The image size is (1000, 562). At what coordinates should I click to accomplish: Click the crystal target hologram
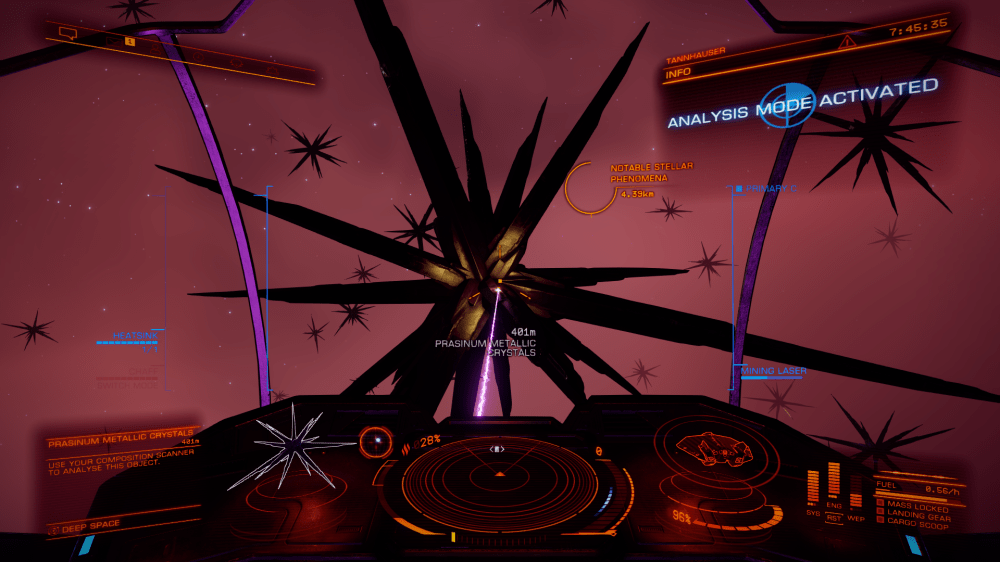(290, 445)
